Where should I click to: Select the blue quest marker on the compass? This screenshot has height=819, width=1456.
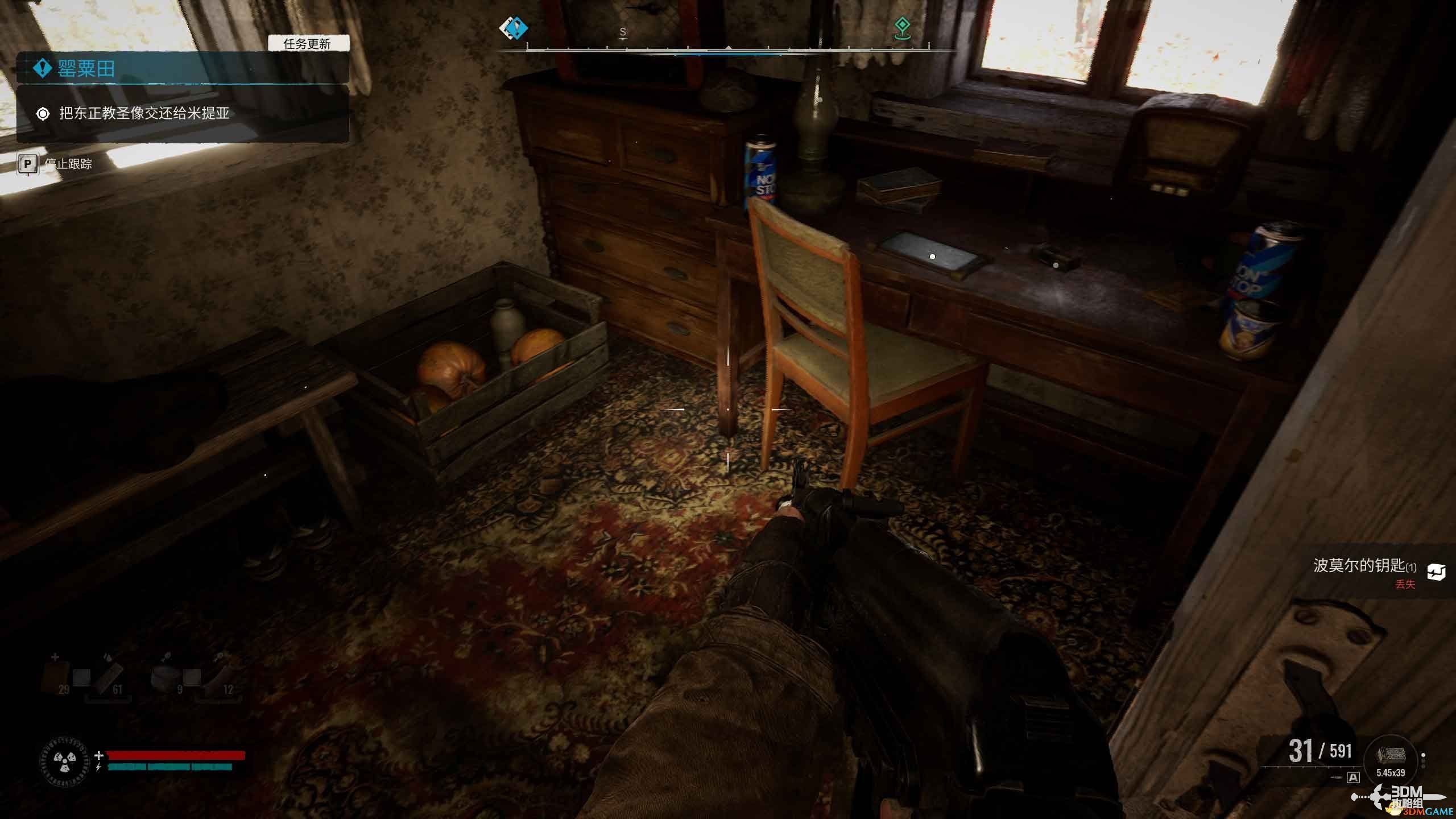(x=513, y=28)
